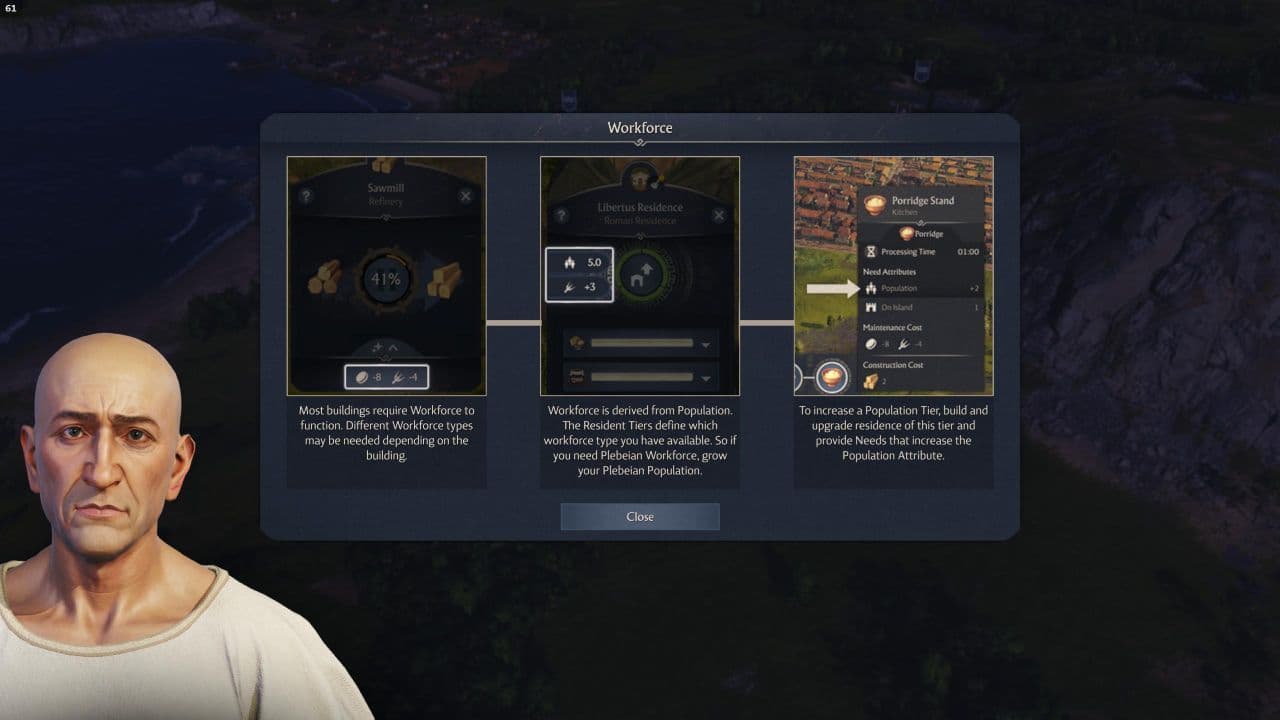Open the clothing need dropdown in the Residence panel
The image size is (1280, 720).
click(x=703, y=379)
